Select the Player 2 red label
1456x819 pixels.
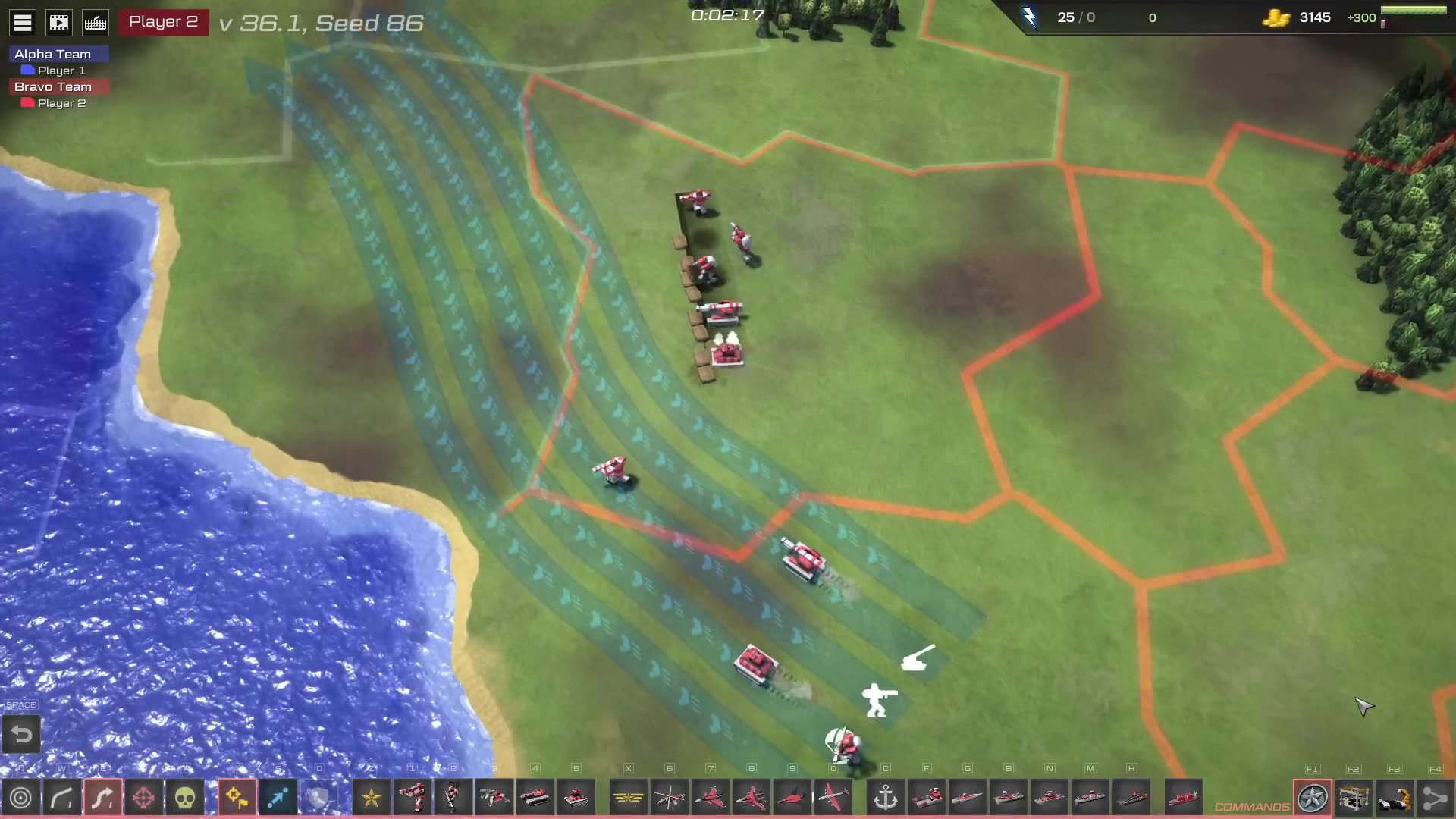click(163, 22)
